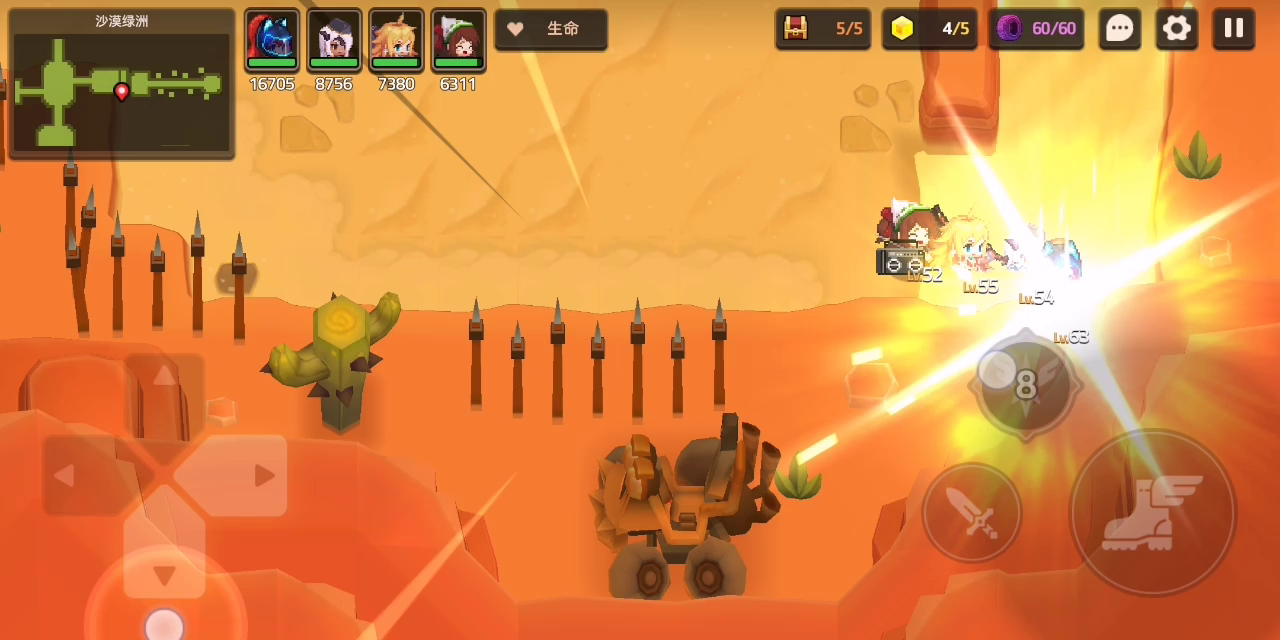Viewport: 1280px width, 640px height.
Task: Select the blue-helmet knight portrait
Action: click(272, 42)
